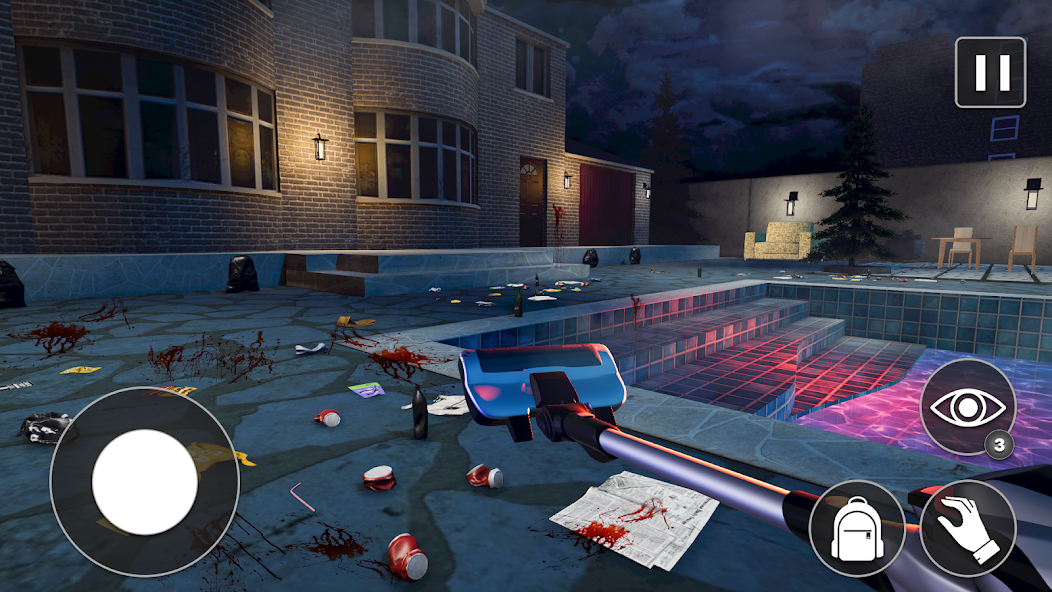Tap the hand grab button
Viewport: 1052px width, 592px height.
tap(967, 528)
